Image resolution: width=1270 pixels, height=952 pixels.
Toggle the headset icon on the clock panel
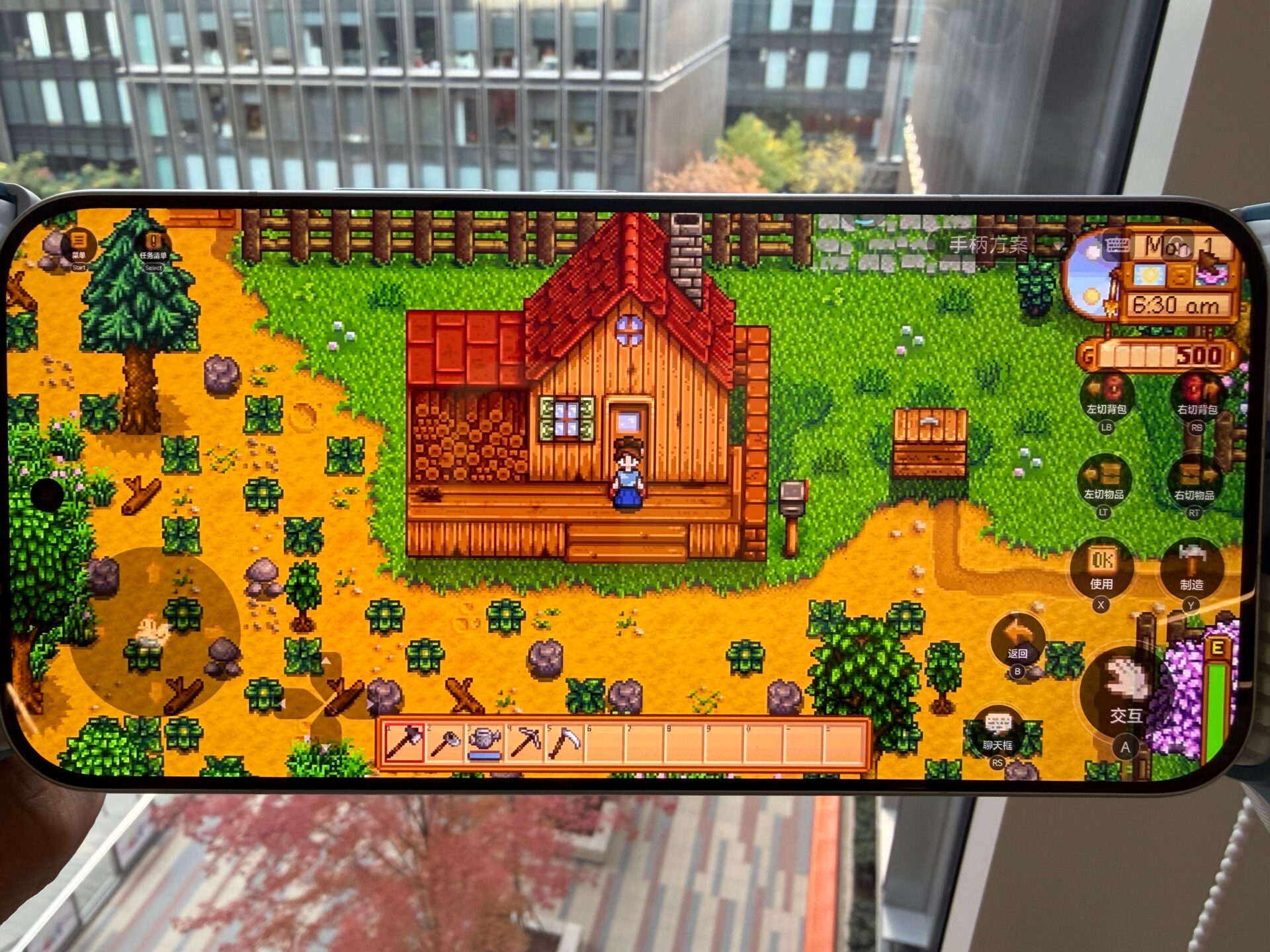click(1177, 247)
